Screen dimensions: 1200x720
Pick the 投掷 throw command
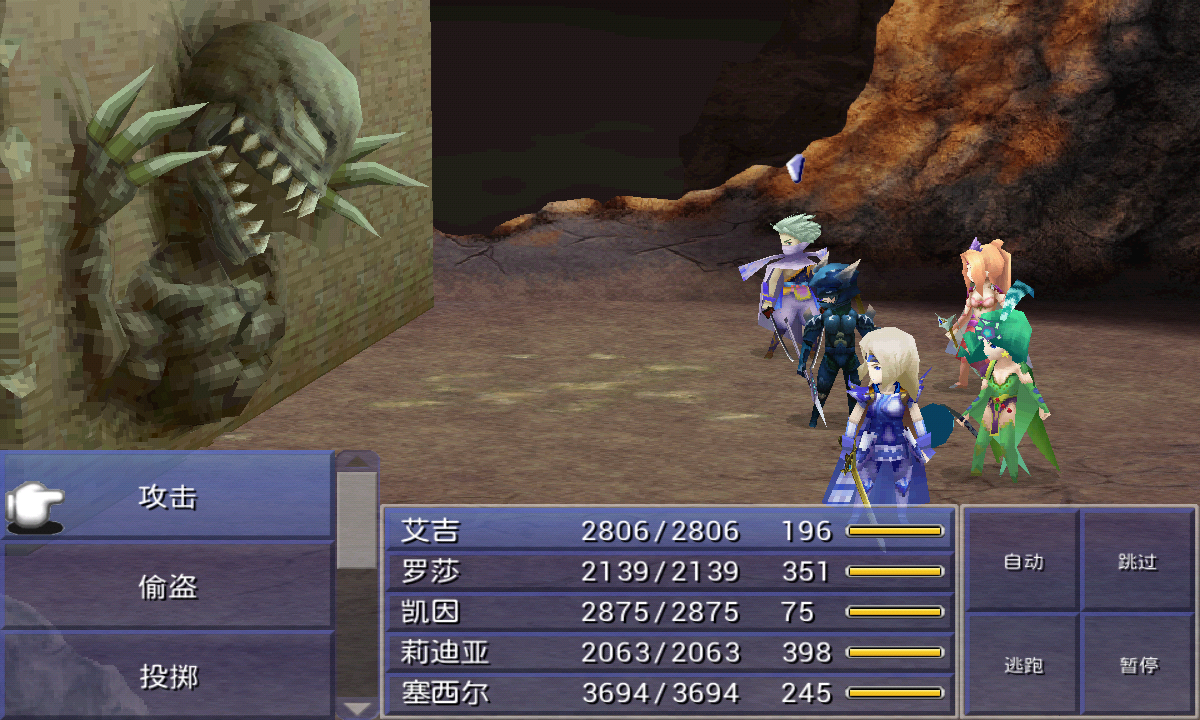168,677
